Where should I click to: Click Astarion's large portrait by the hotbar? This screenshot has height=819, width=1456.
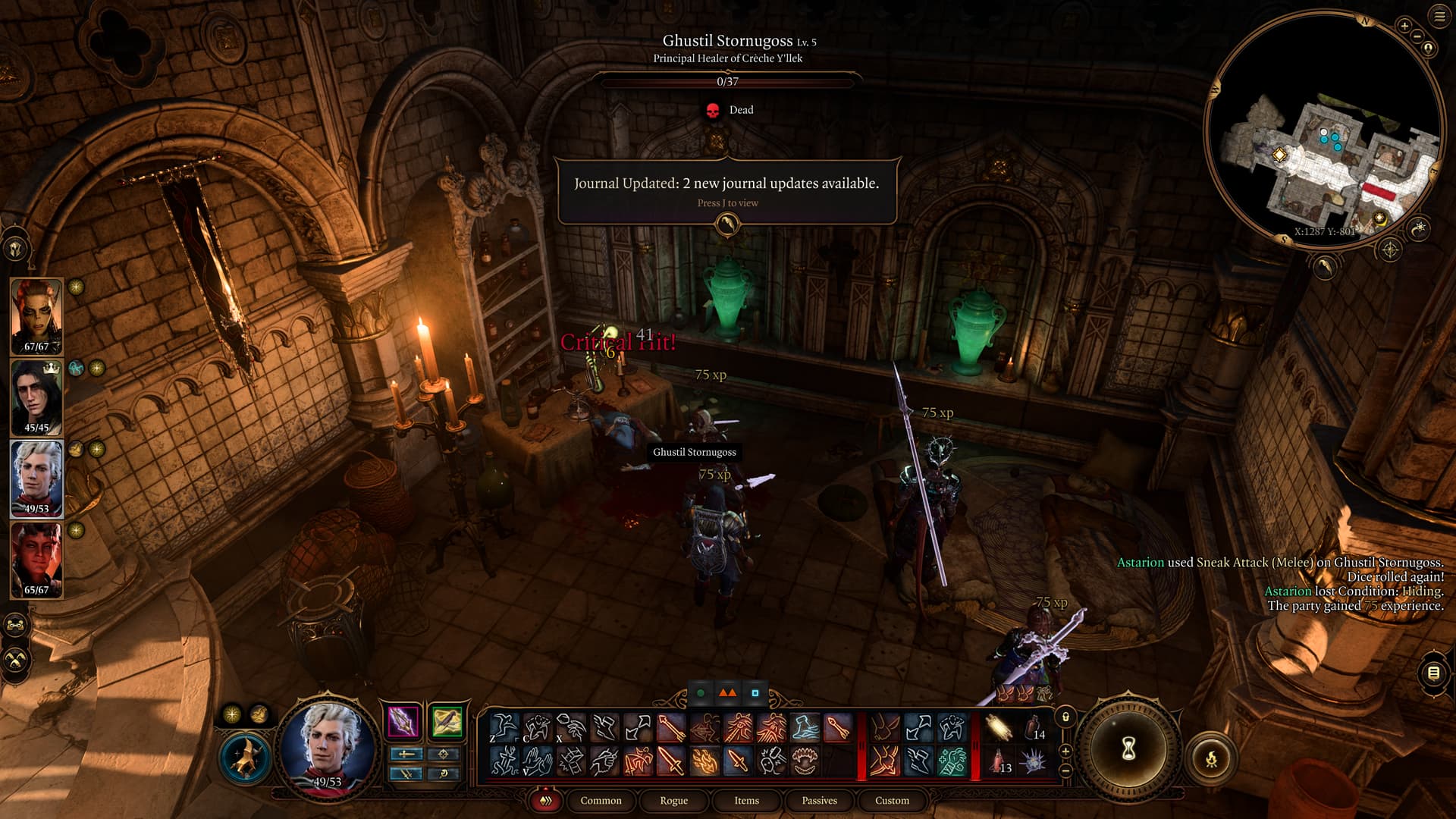328,745
